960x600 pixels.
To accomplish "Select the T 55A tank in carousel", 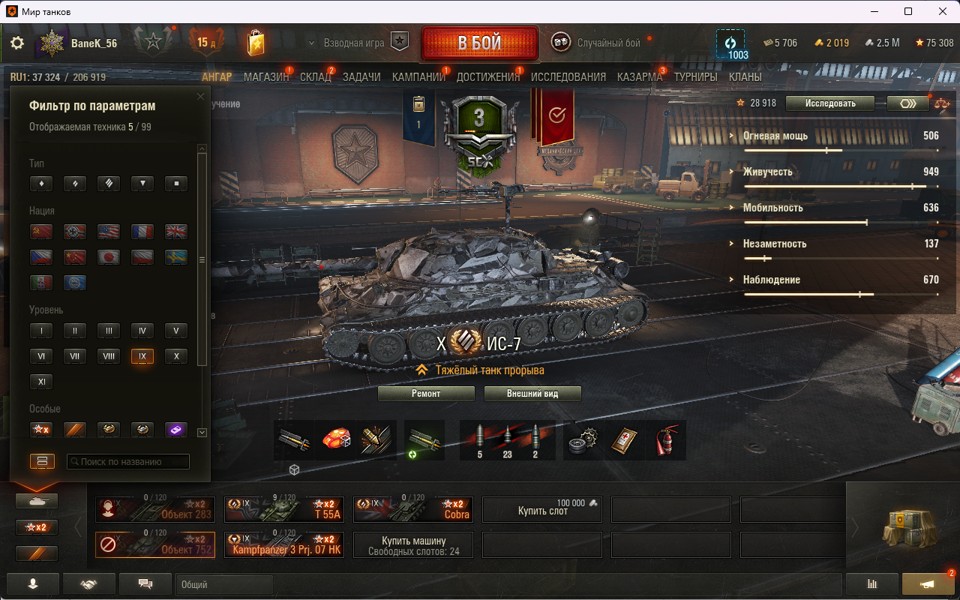I will tap(283, 510).
